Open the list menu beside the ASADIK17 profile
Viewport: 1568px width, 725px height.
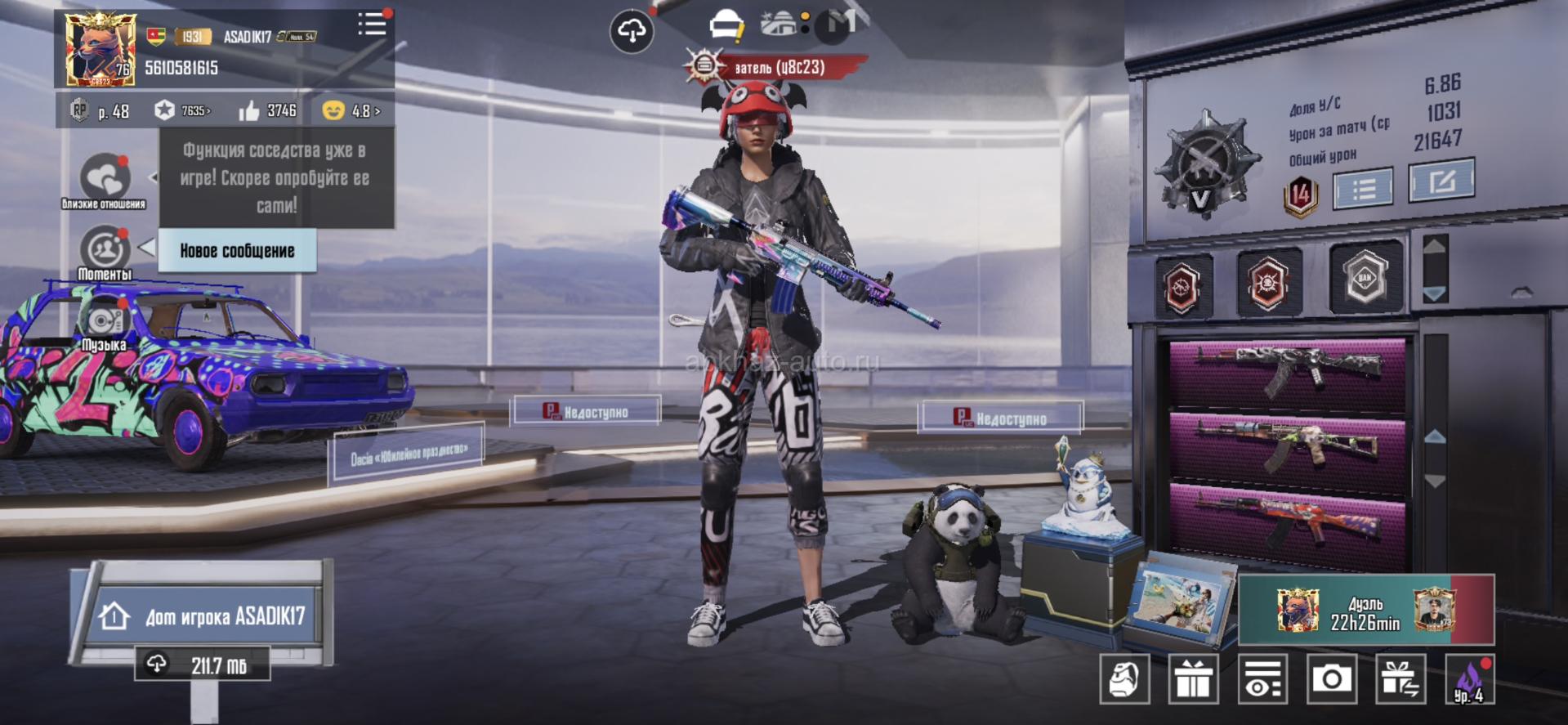tap(372, 25)
